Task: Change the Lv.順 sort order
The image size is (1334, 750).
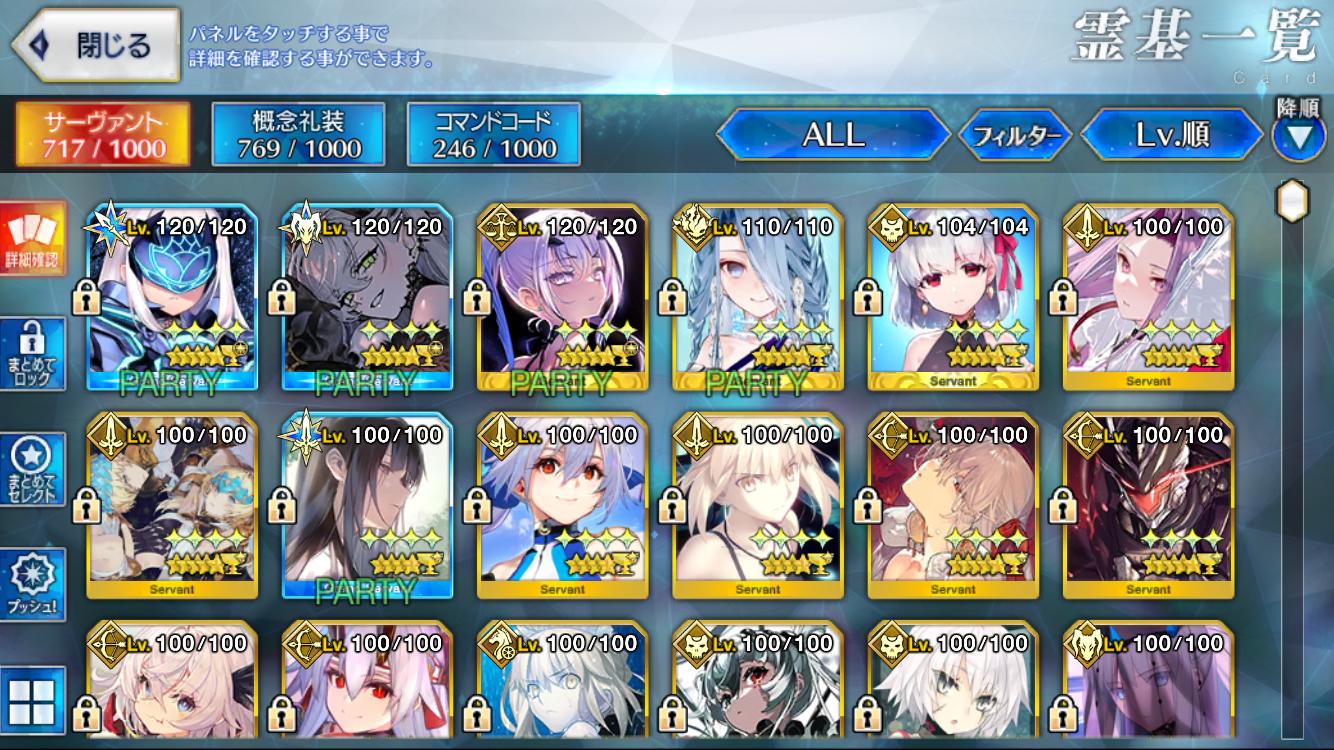Action: pos(1172,135)
